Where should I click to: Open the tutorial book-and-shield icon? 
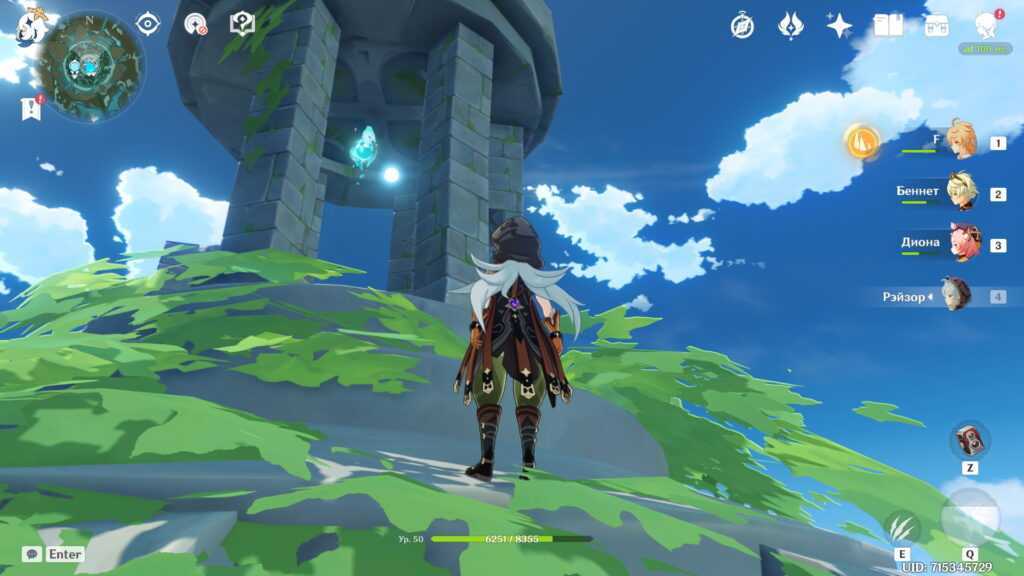(x=242, y=24)
